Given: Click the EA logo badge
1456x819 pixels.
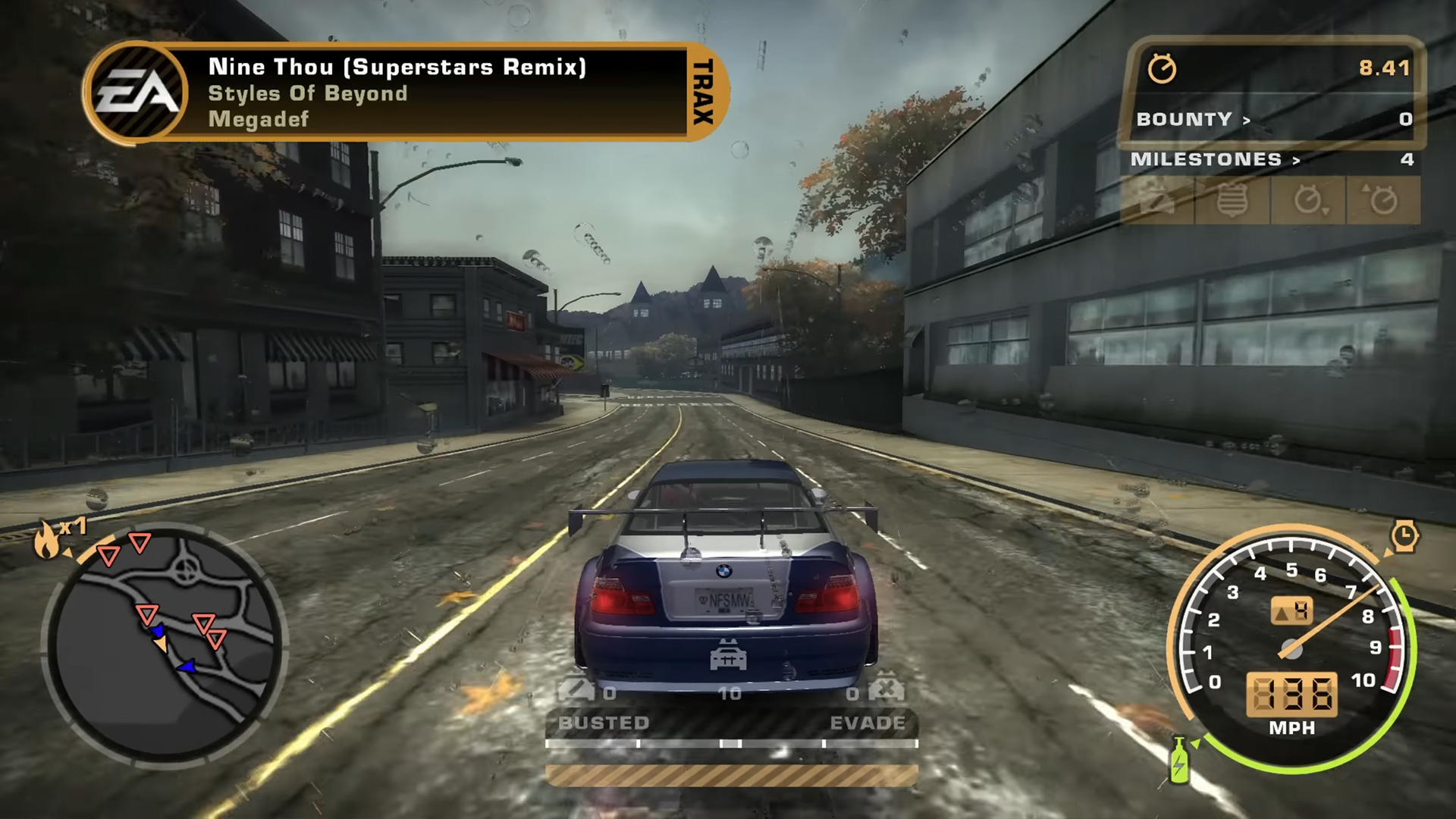Looking at the screenshot, I should click(x=136, y=93).
